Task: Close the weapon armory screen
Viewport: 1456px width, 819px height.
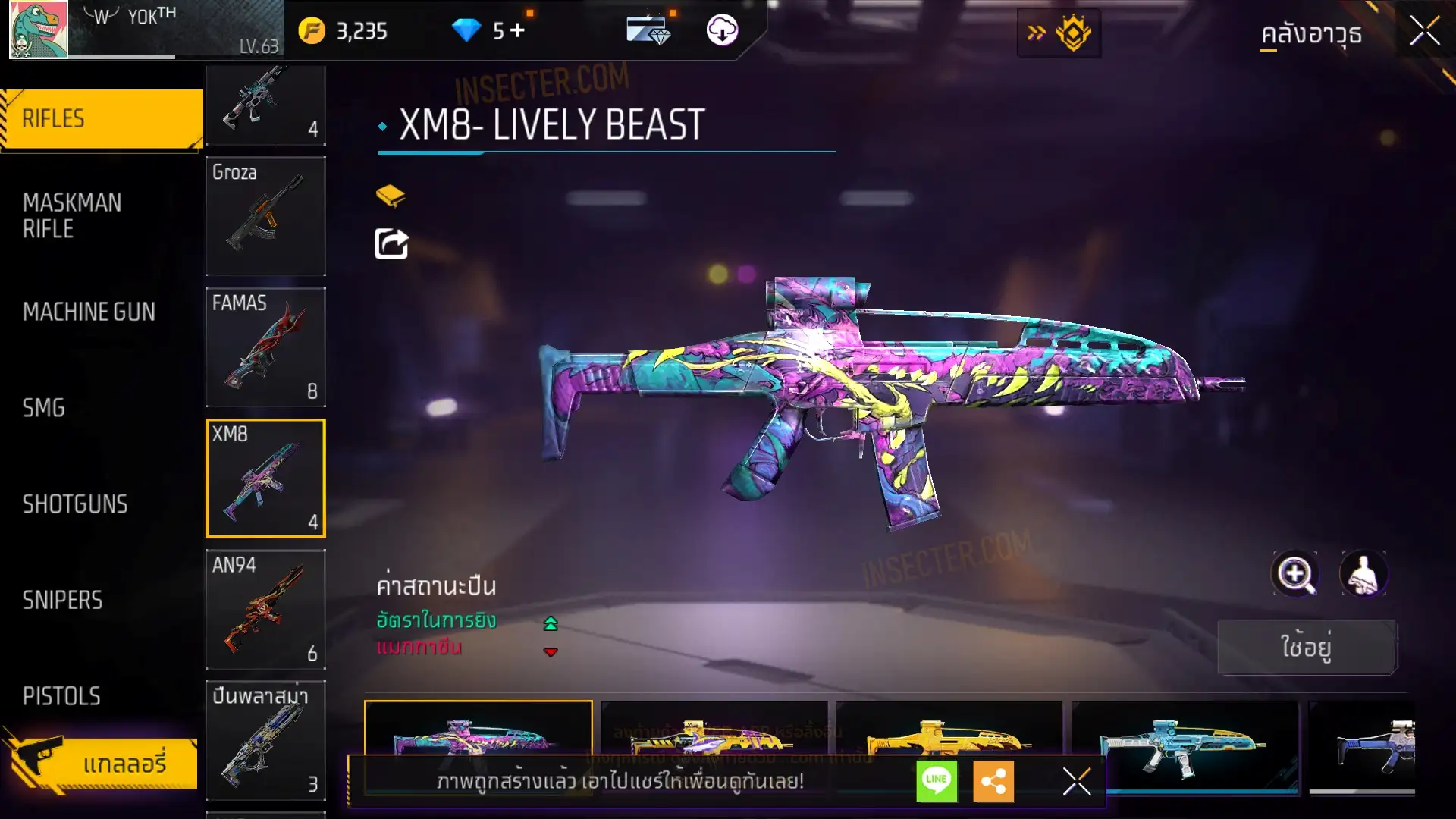Action: coord(1424,32)
